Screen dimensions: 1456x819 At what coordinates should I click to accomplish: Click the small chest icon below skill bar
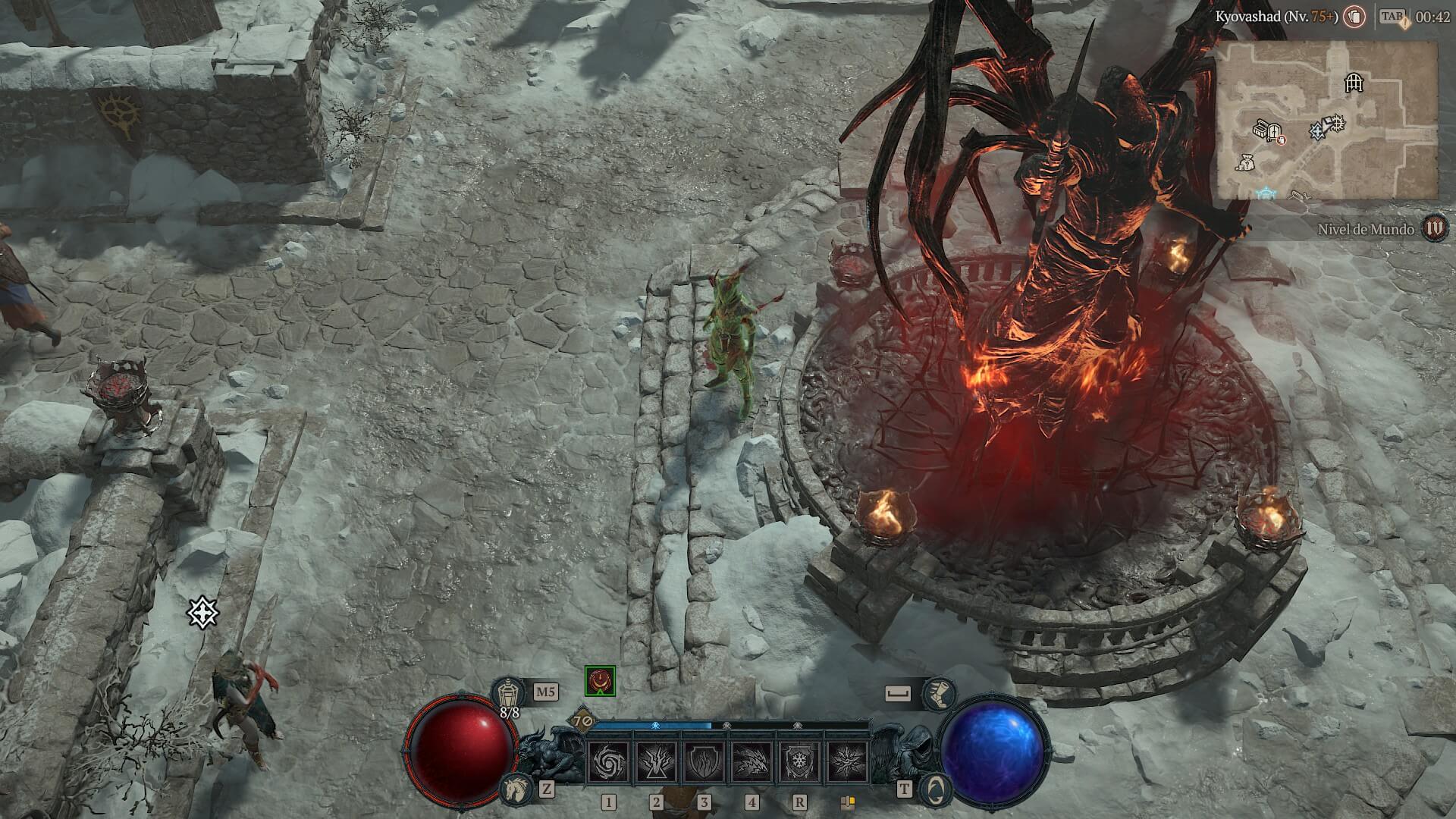tap(848, 802)
